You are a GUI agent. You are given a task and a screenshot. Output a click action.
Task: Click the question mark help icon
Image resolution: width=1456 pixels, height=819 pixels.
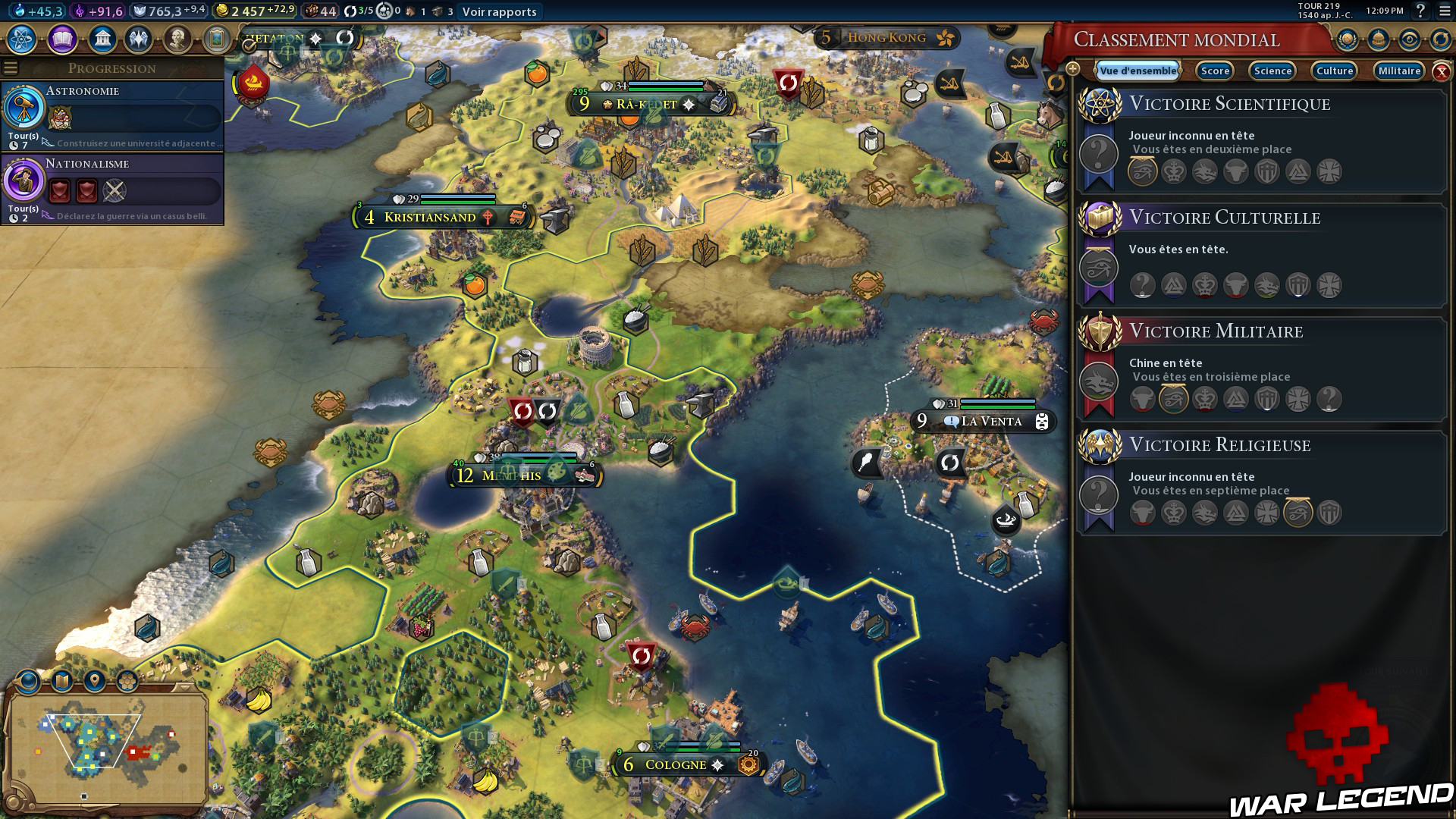click(1420, 11)
